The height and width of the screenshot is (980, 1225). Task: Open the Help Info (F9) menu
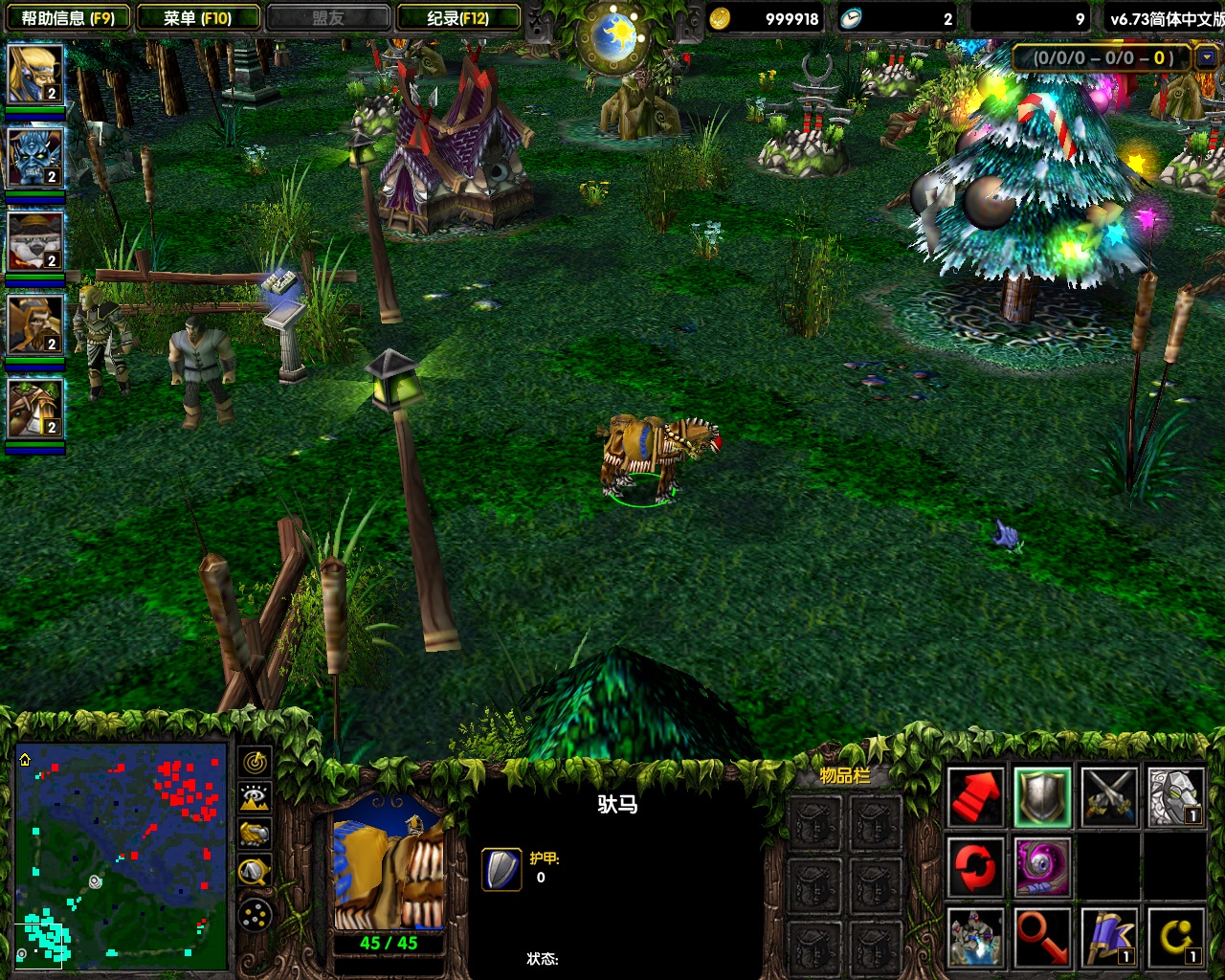67,17
